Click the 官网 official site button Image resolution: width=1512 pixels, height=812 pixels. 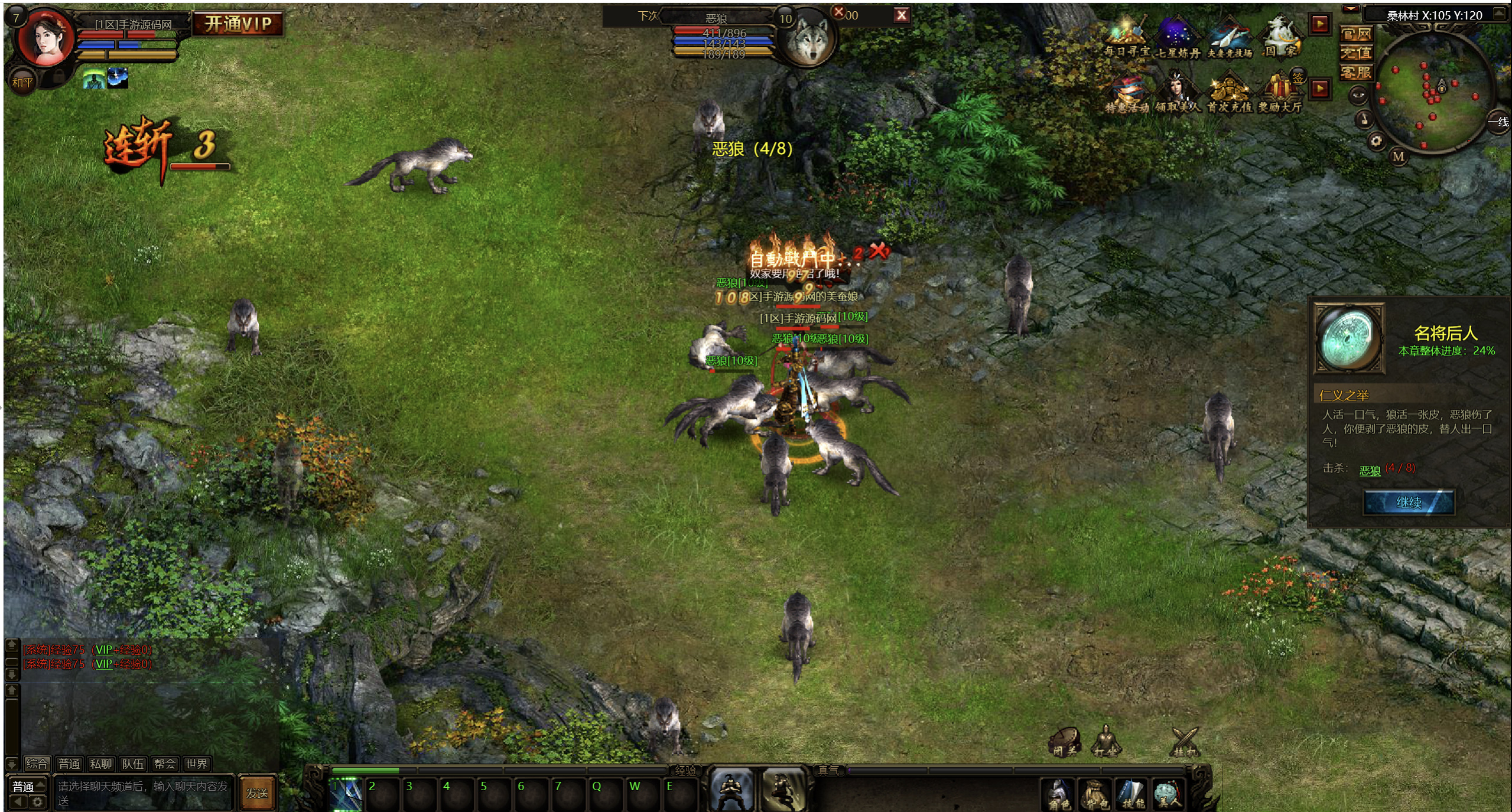click(1355, 34)
